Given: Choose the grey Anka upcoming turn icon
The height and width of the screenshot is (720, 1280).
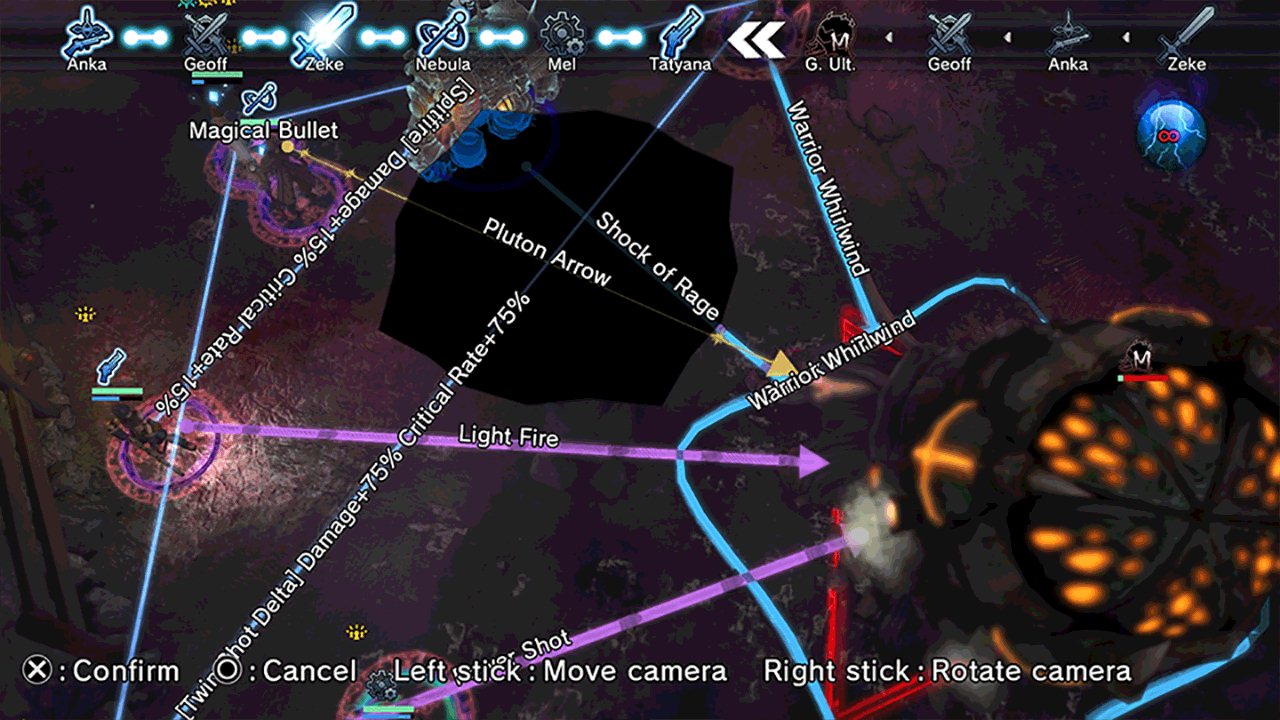Looking at the screenshot, I should coord(1067,36).
